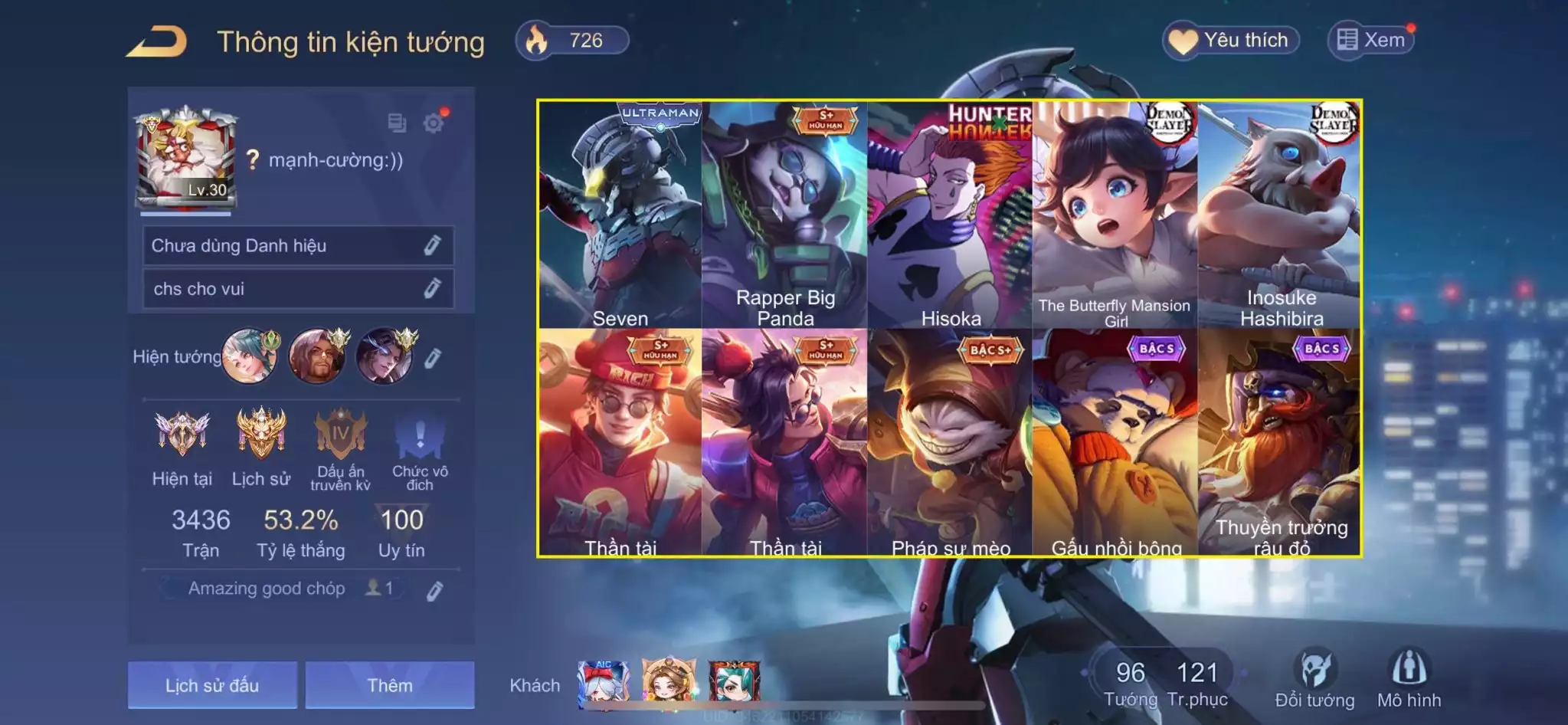Edit the 'chs cho vui' signature
The height and width of the screenshot is (725, 1568).
pyautogui.click(x=432, y=288)
